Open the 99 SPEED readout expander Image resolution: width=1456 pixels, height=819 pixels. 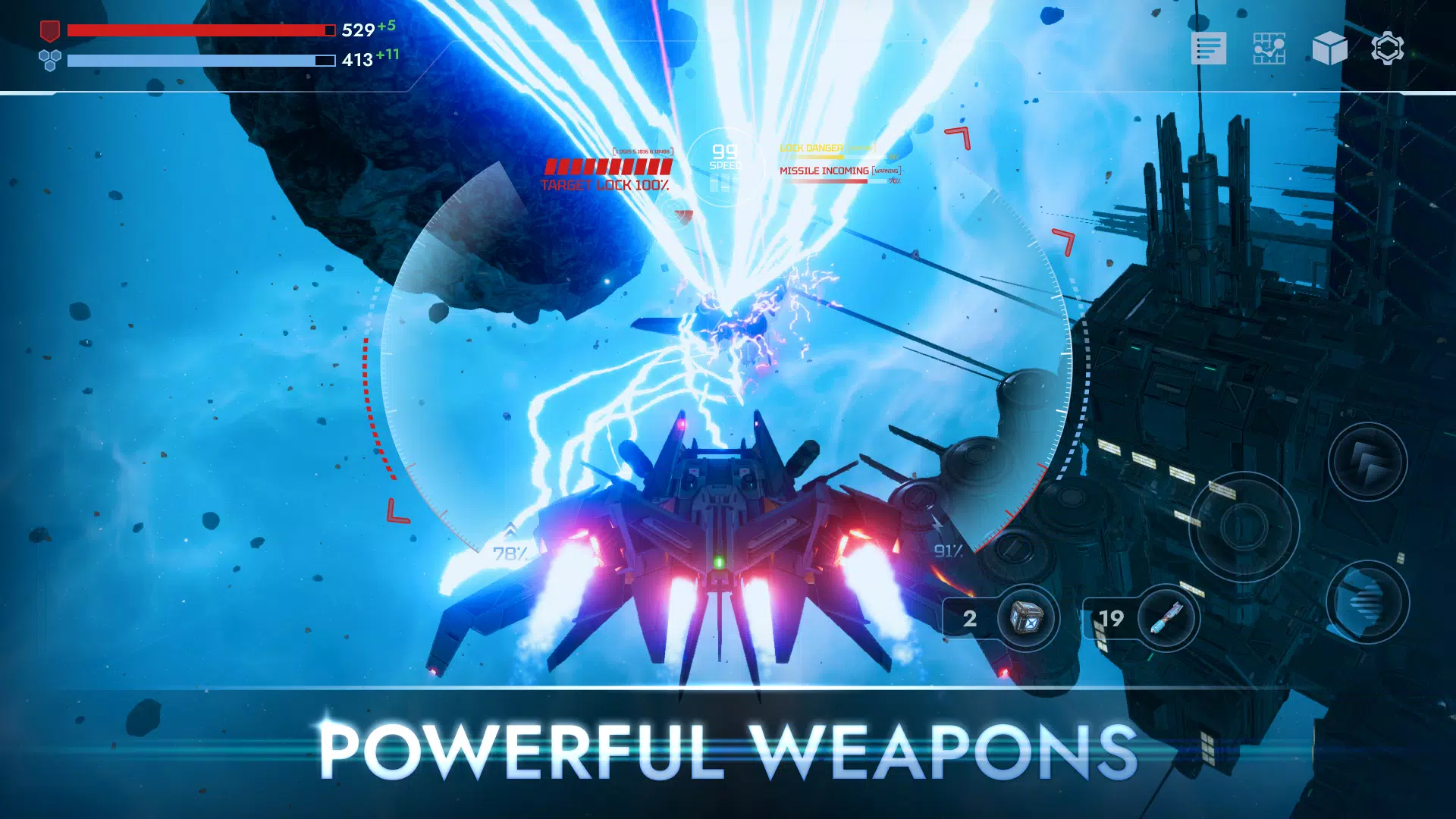[726, 155]
